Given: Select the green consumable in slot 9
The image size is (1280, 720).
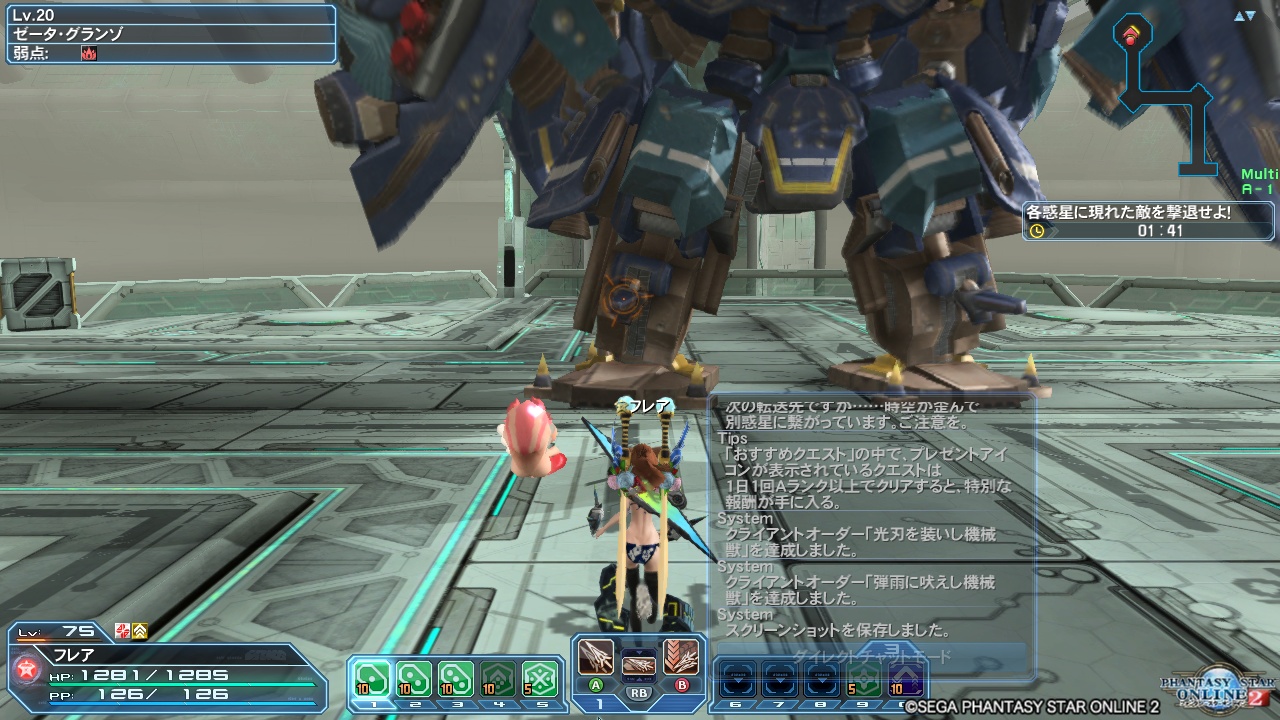Looking at the screenshot, I should pos(862,676).
